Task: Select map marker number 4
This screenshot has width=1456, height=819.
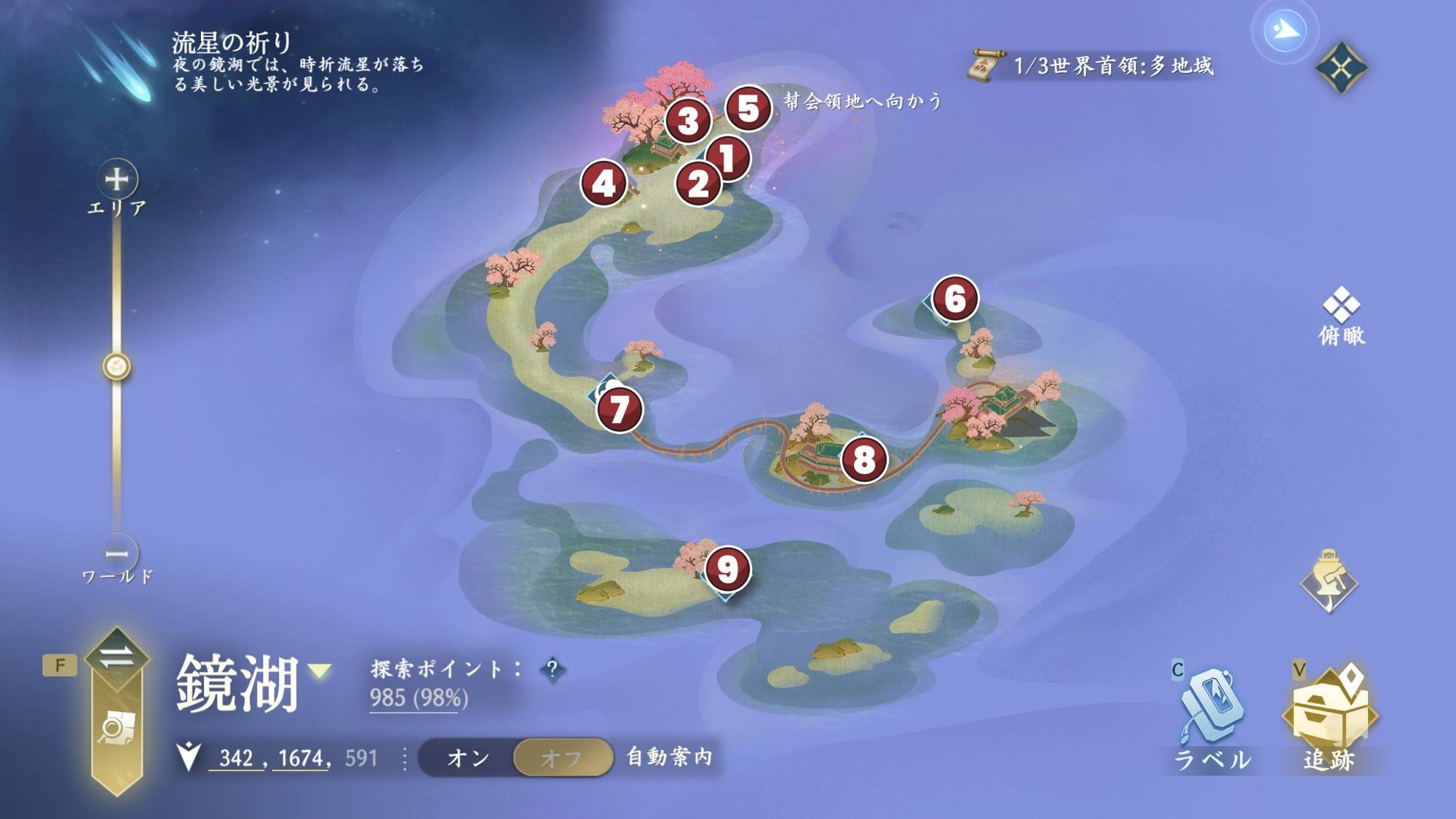Action: 604,183
